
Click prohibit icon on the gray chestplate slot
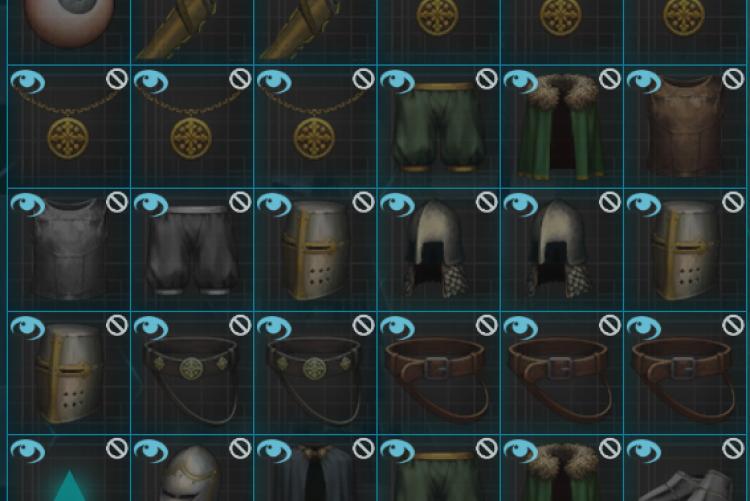point(117,202)
